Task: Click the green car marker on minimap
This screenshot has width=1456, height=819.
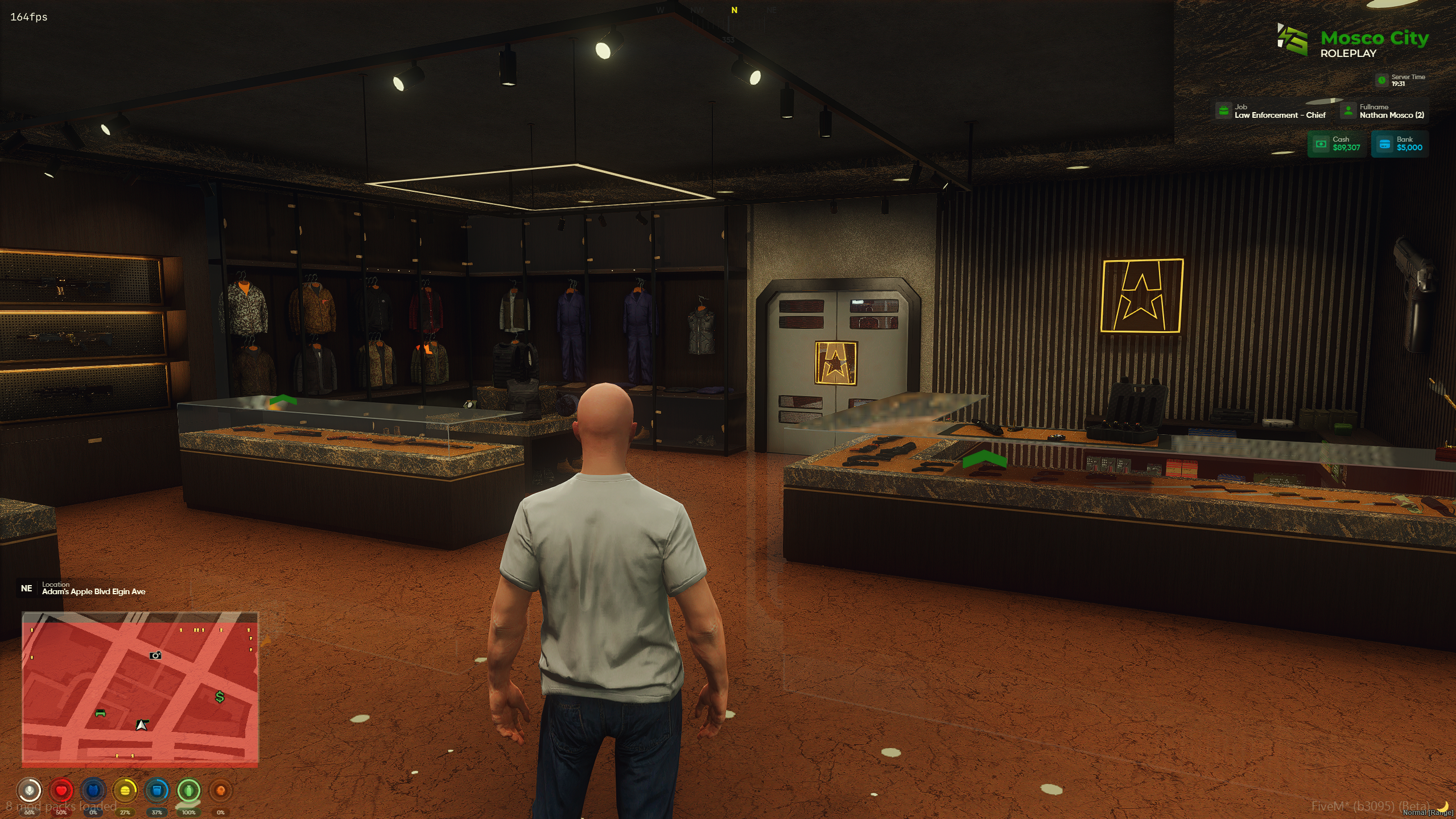Action: 100,713
